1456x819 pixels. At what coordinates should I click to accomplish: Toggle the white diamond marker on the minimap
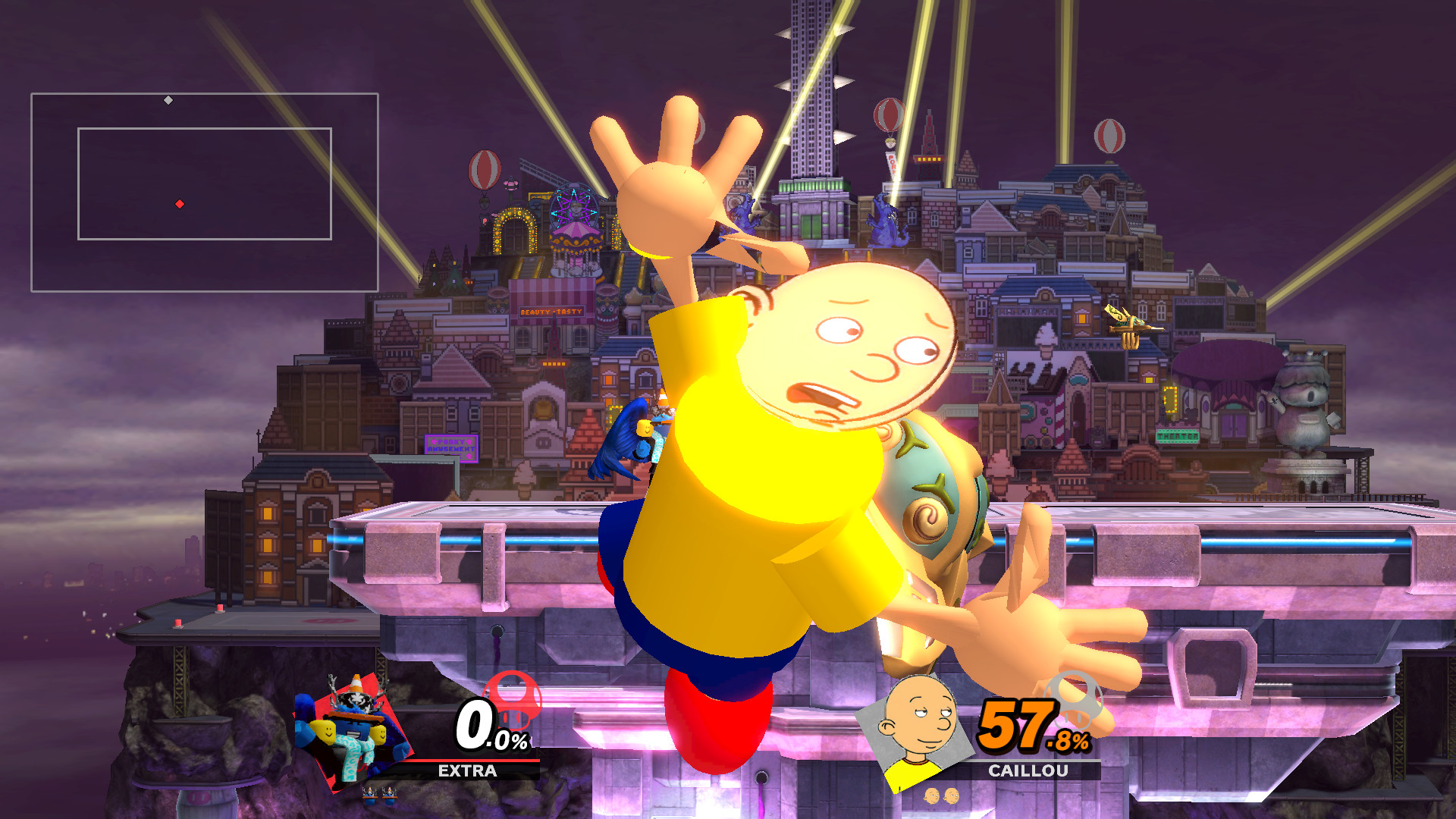point(167,99)
